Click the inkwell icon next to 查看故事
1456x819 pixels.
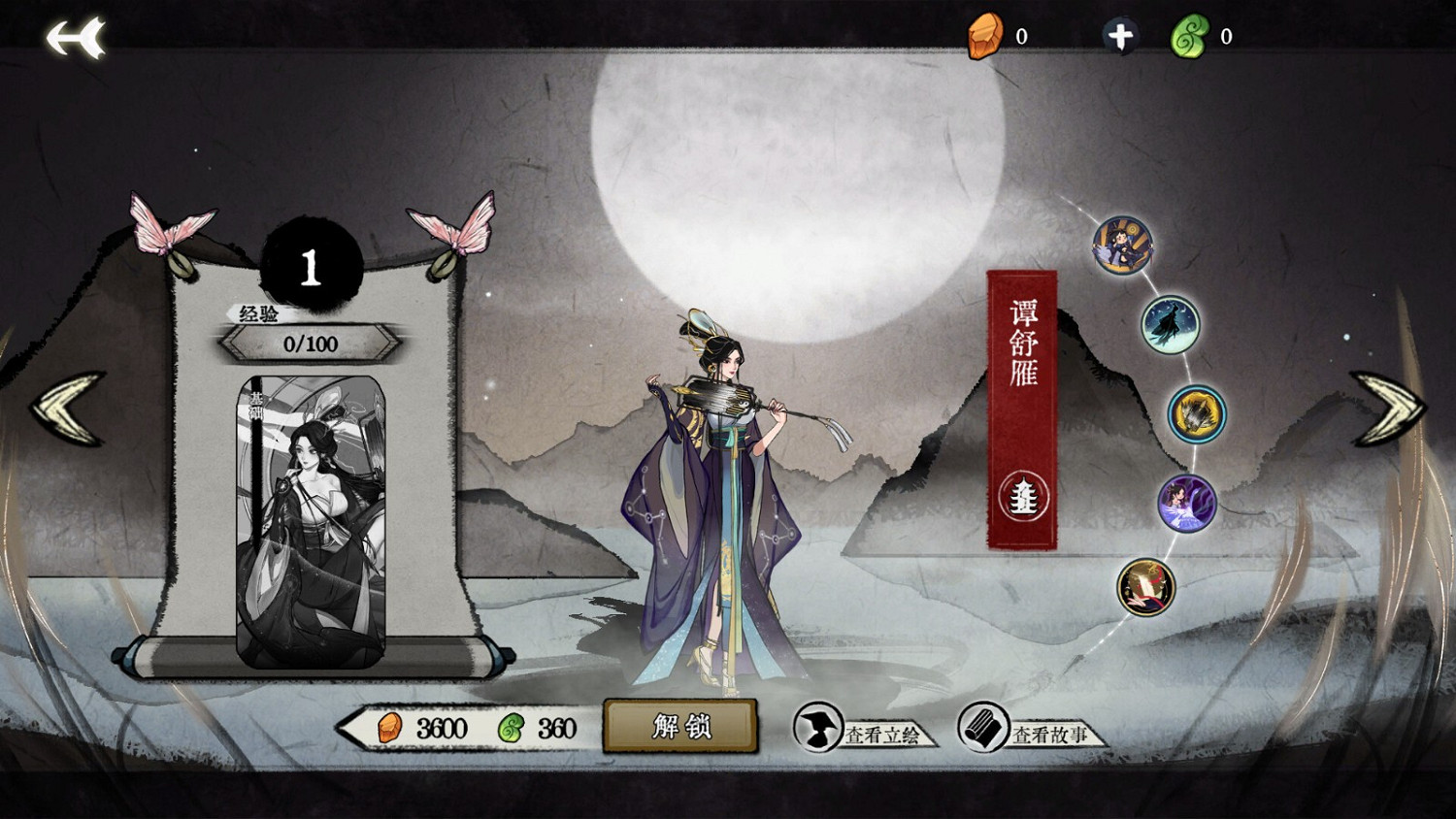pyautogui.click(x=982, y=735)
